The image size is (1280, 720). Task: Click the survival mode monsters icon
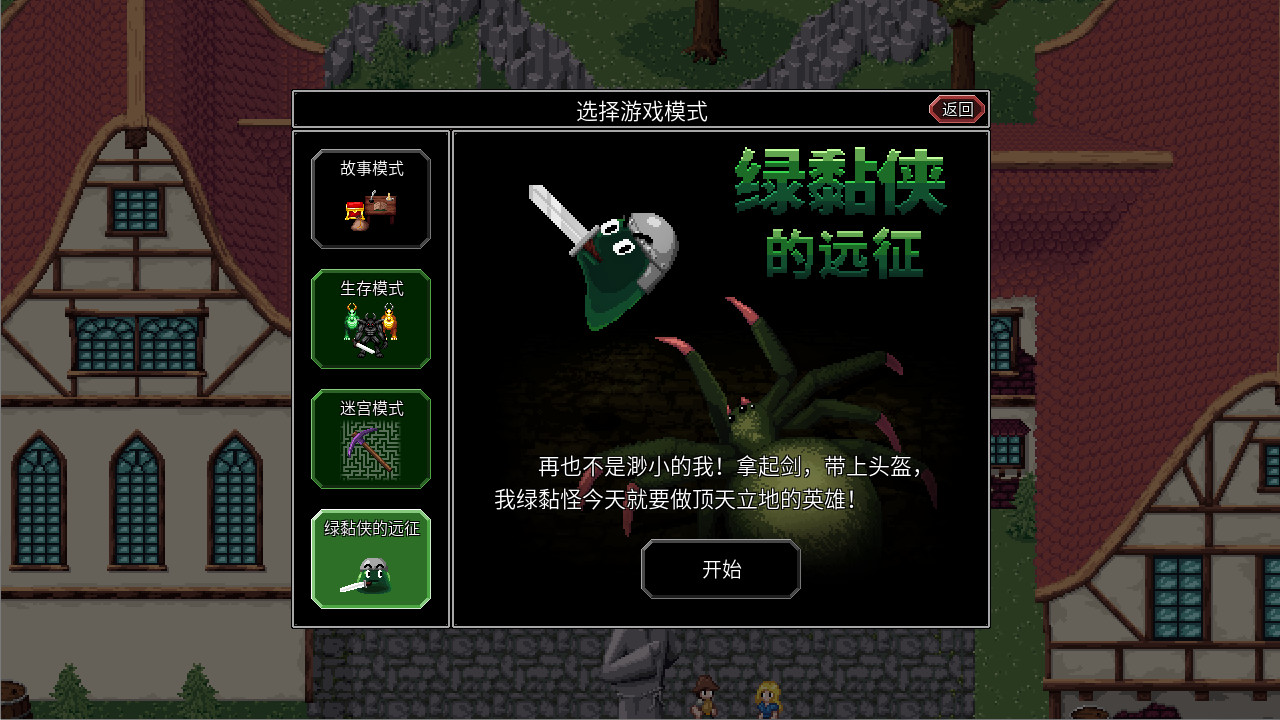[371, 330]
